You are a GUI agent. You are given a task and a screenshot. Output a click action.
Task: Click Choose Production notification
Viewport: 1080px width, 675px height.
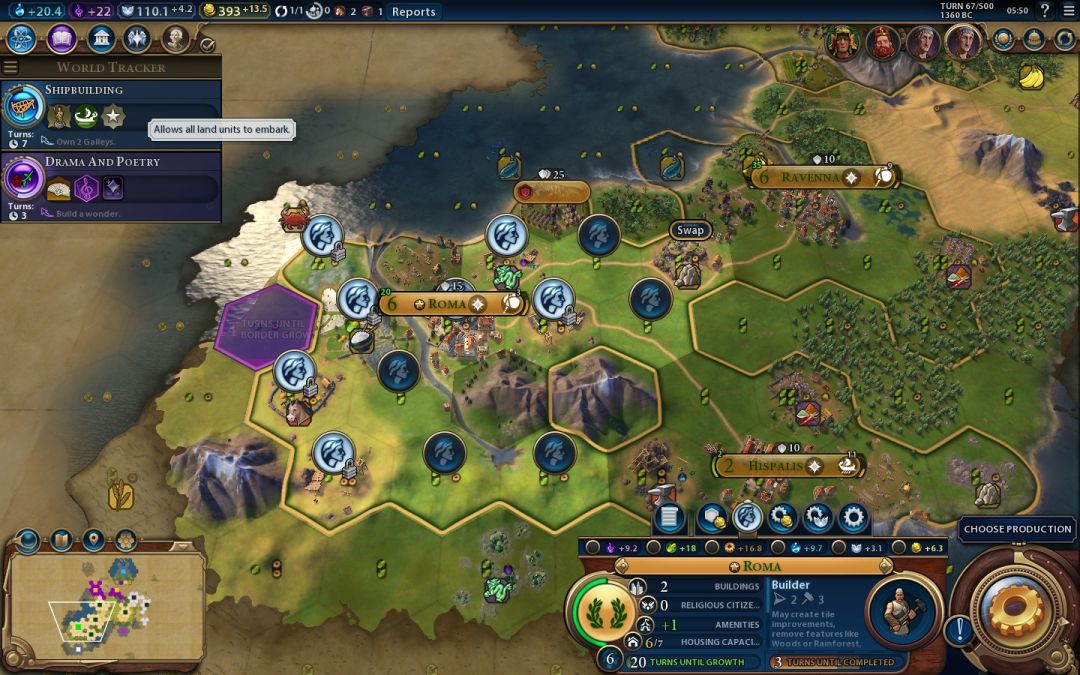pos(1017,529)
